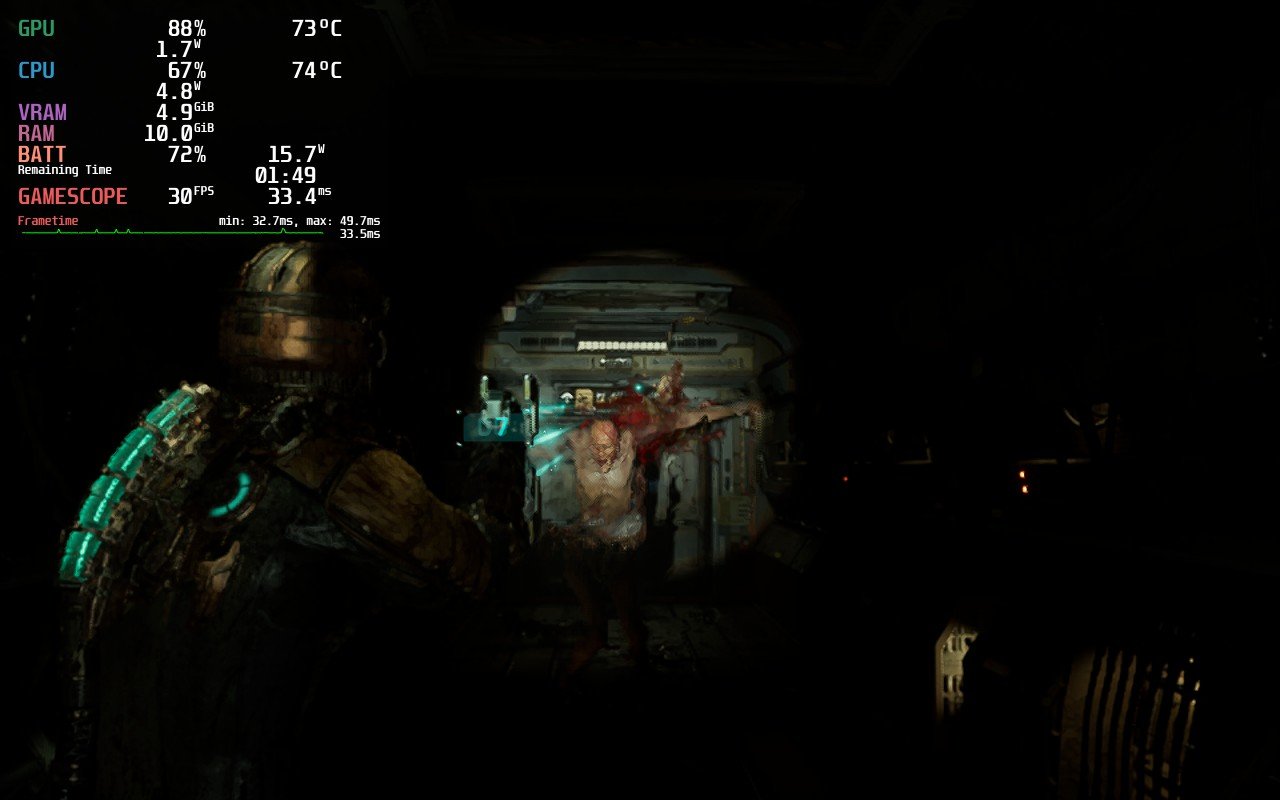The width and height of the screenshot is (1280, 800).
Task: Click the min/max frametime text
Action: (x=298, y=219)
